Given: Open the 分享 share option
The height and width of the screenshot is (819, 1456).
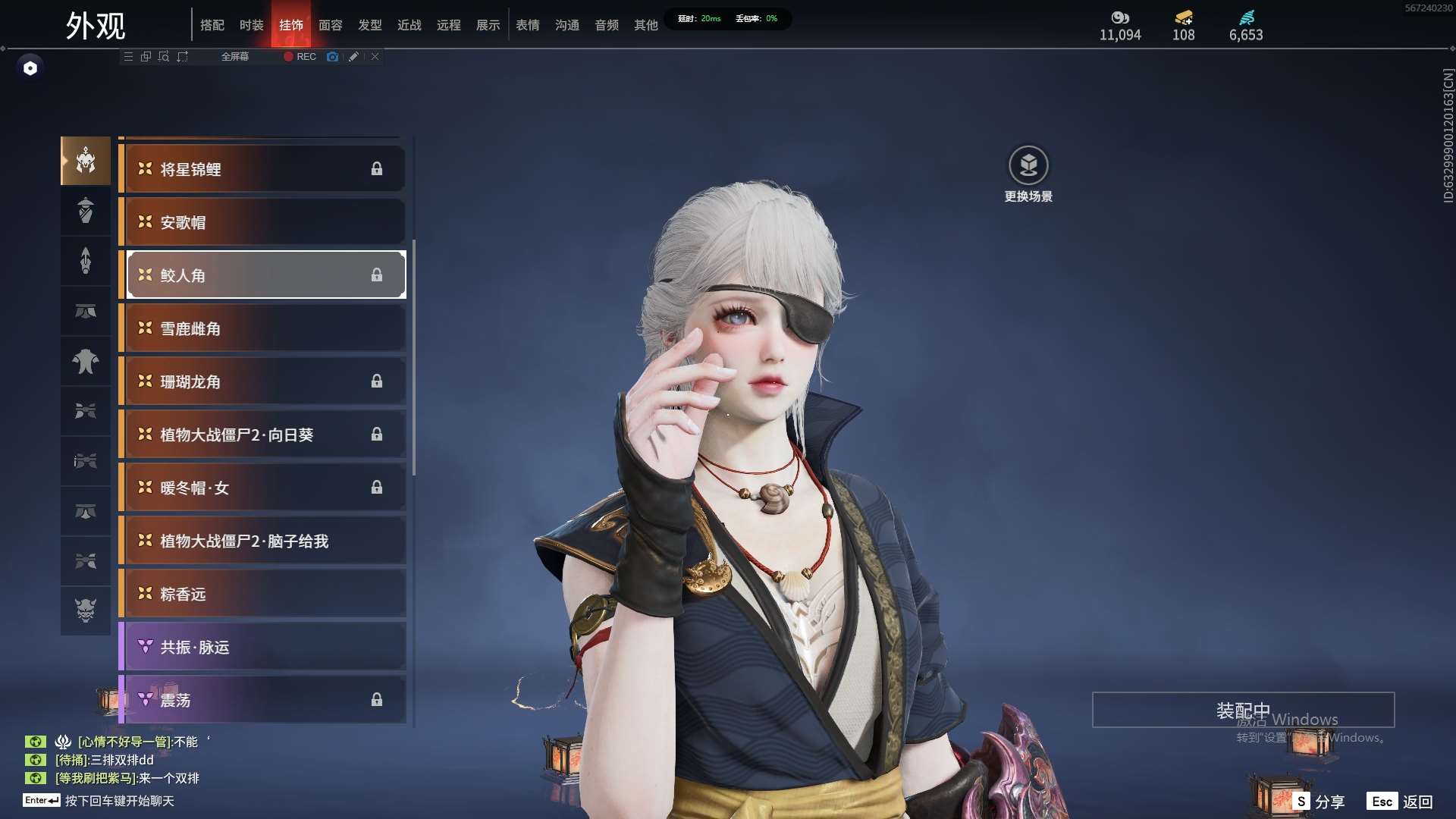Looking at the screenshot, I should [1319, 802].
